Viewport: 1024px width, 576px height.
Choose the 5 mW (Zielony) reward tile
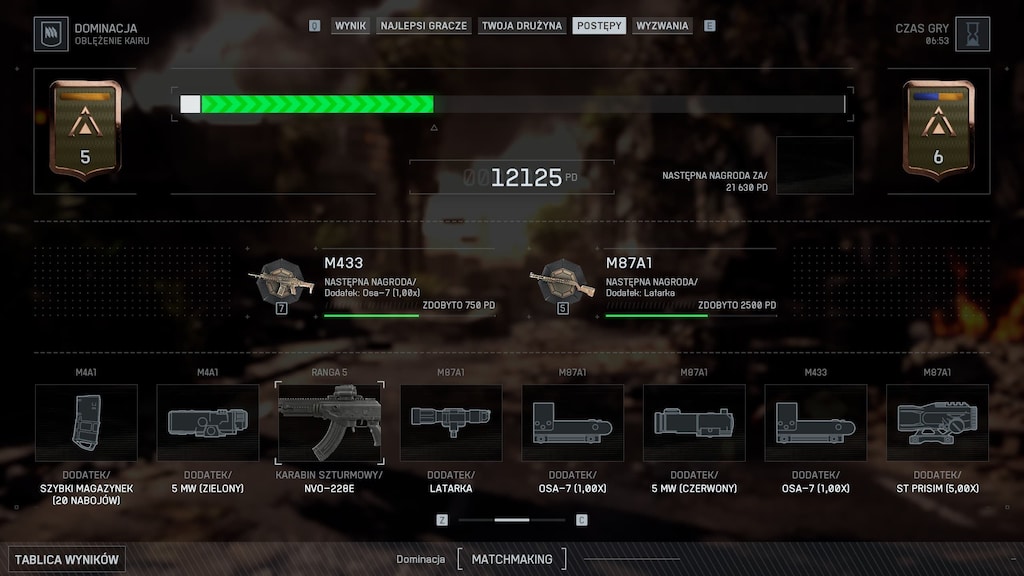click(x=207, y=423)
